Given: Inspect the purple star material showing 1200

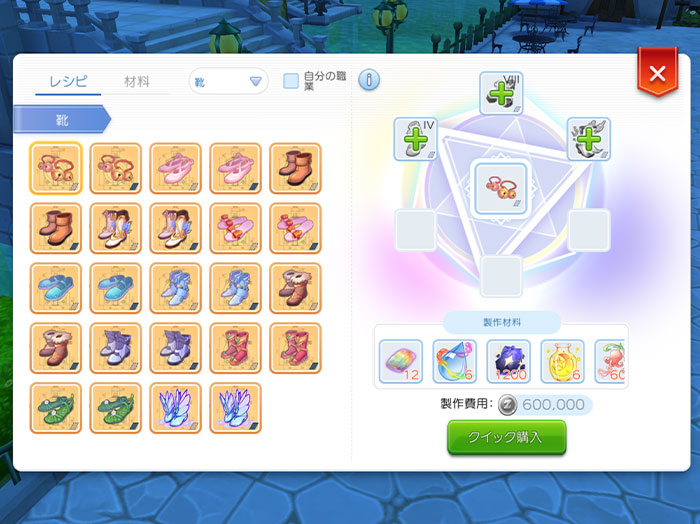Looking at the screenshot, I should click(x=508, y=361).
